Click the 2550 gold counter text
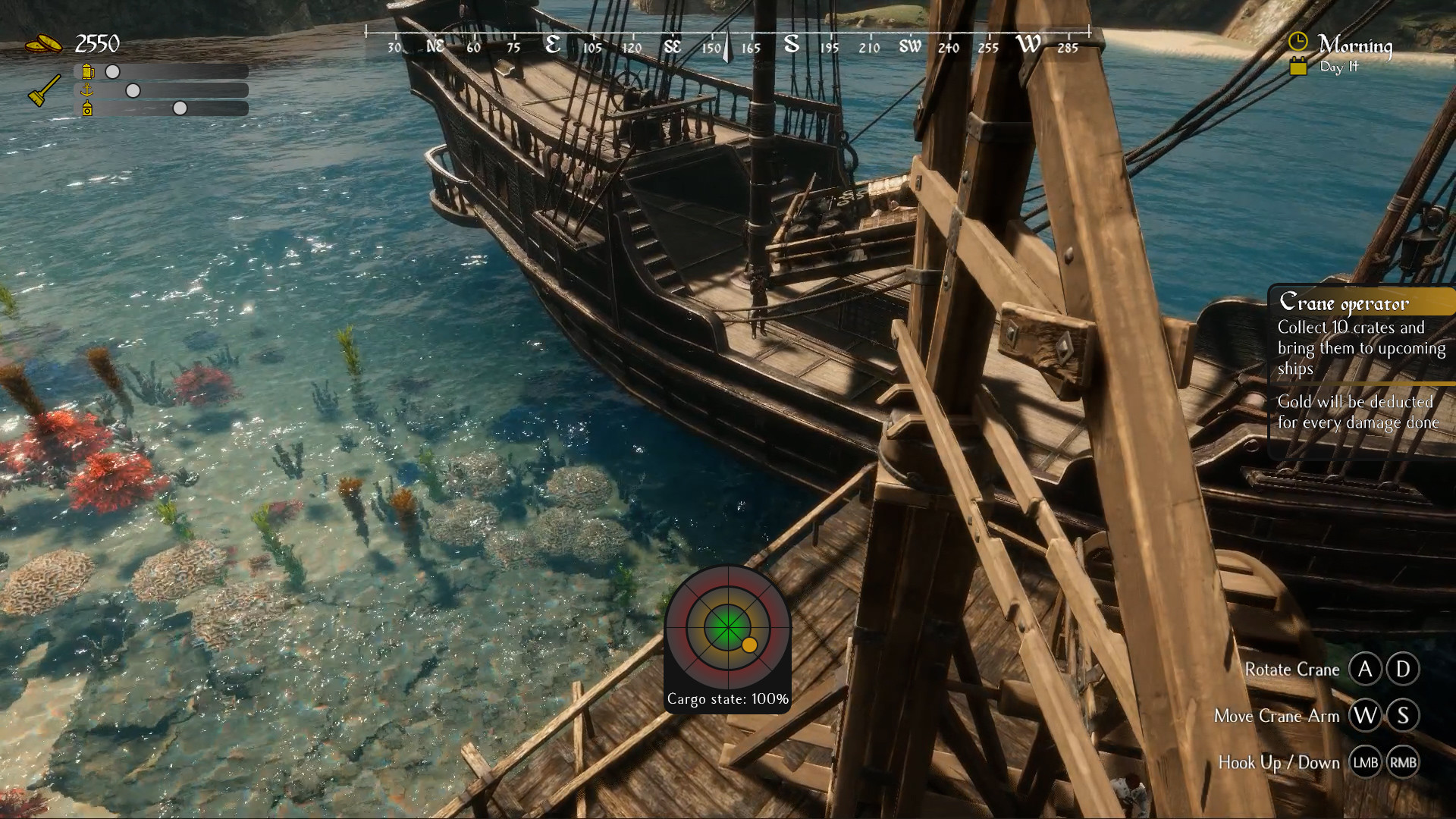This screenshot has height=819, width=1456. [x=97, y=43]
